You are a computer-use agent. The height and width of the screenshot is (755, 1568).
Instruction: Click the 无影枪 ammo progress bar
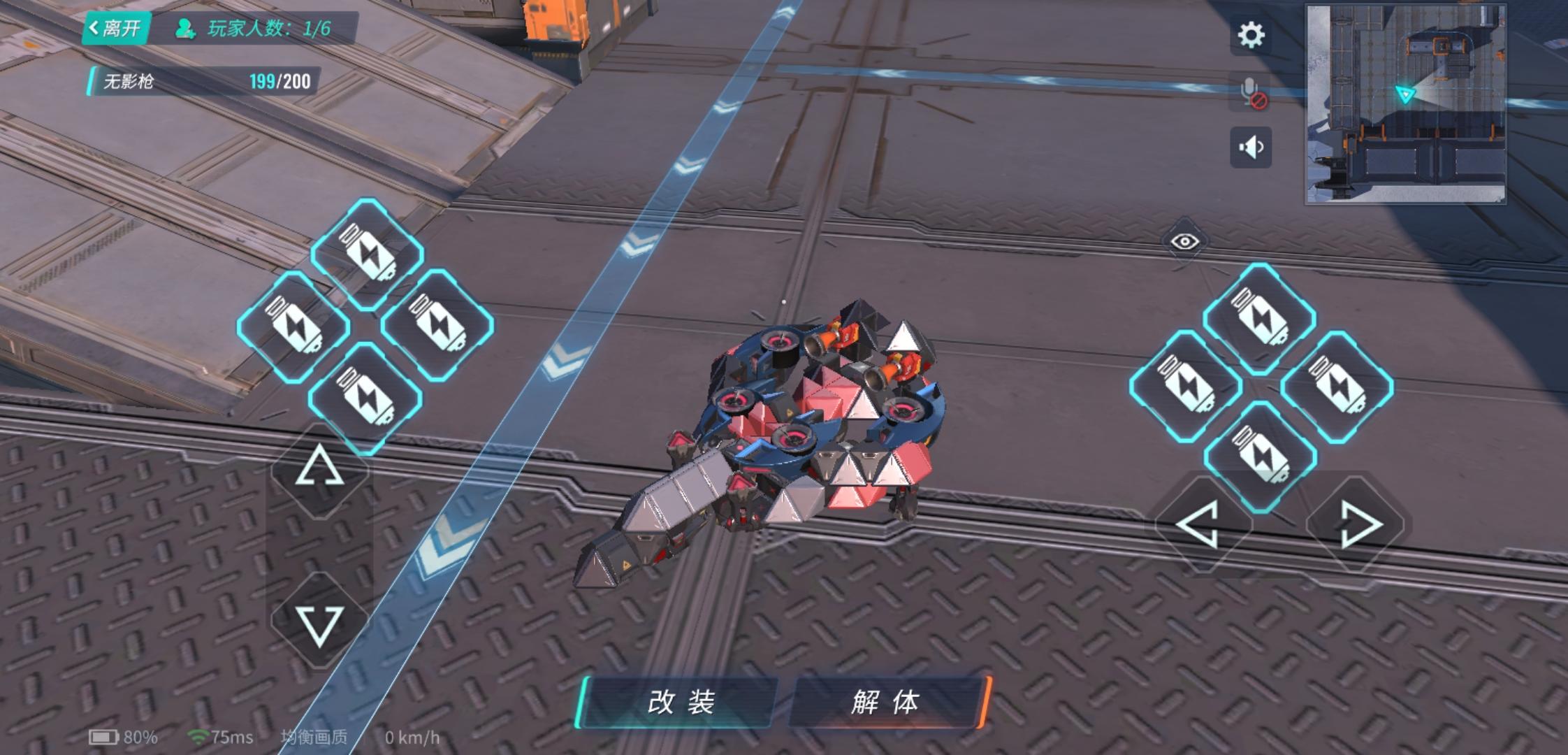(203, 82)
